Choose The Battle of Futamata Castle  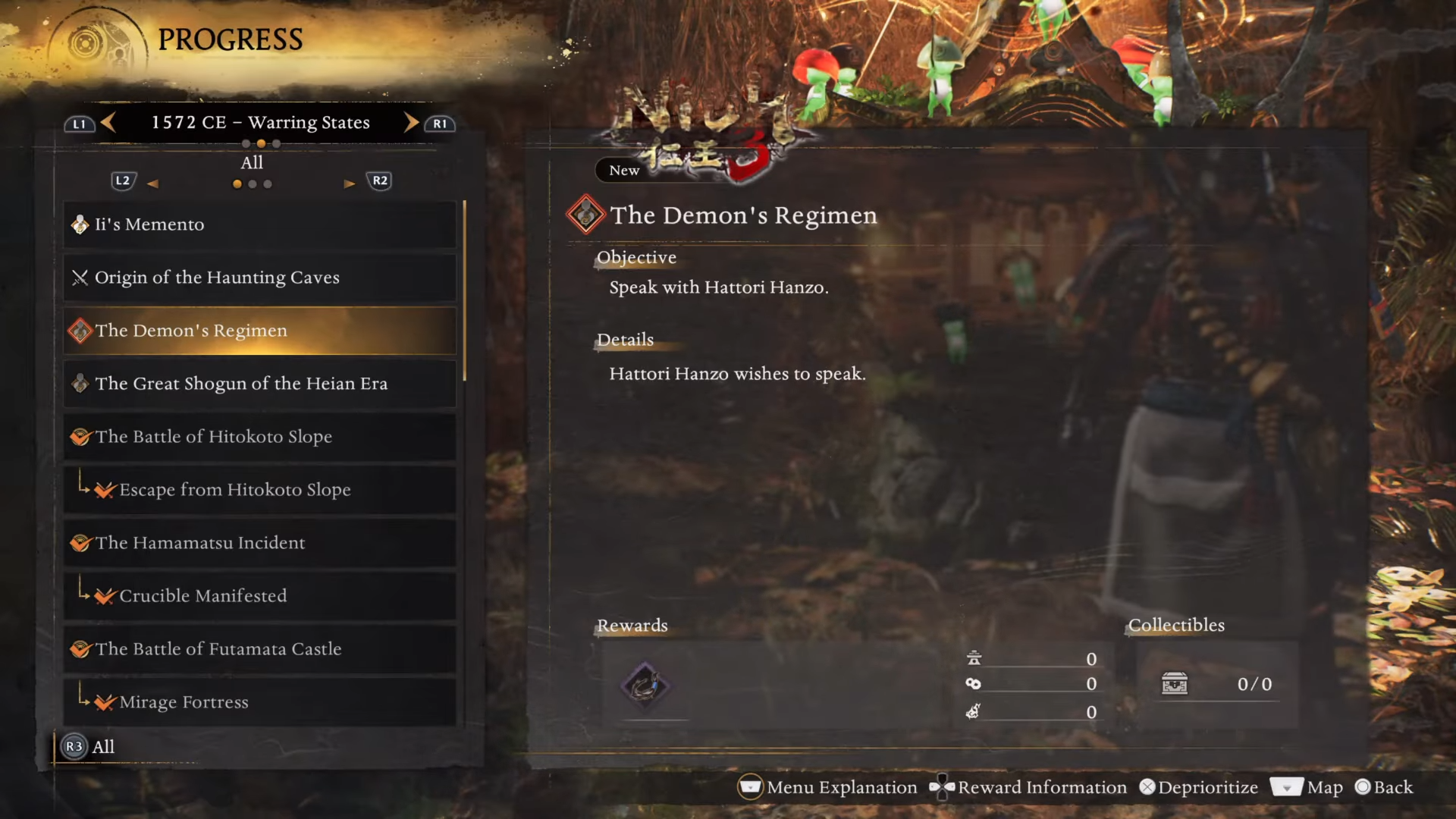pyautogui.click(x=259, y=649)
